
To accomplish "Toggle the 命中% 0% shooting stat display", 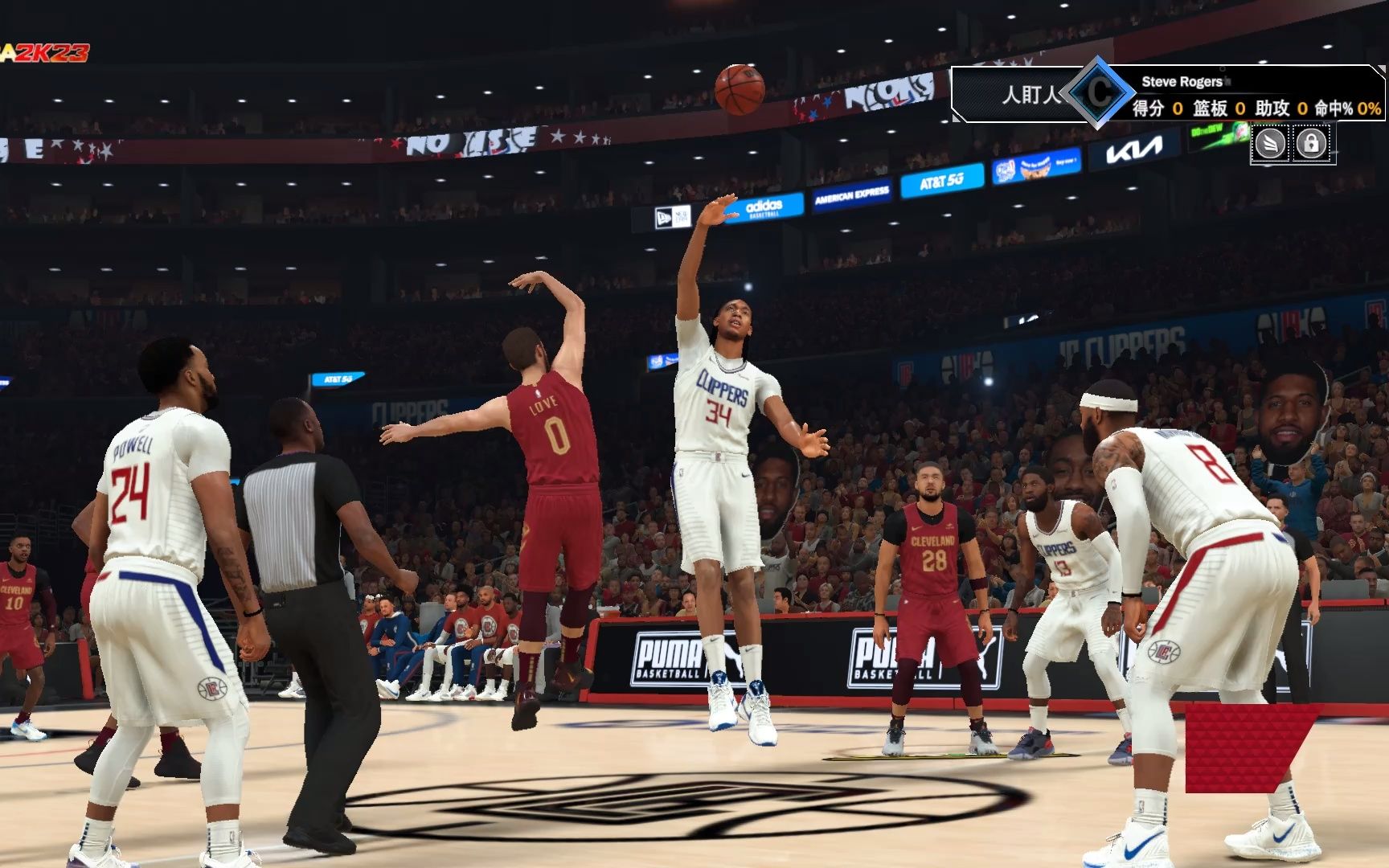I will pos(1336,108).
